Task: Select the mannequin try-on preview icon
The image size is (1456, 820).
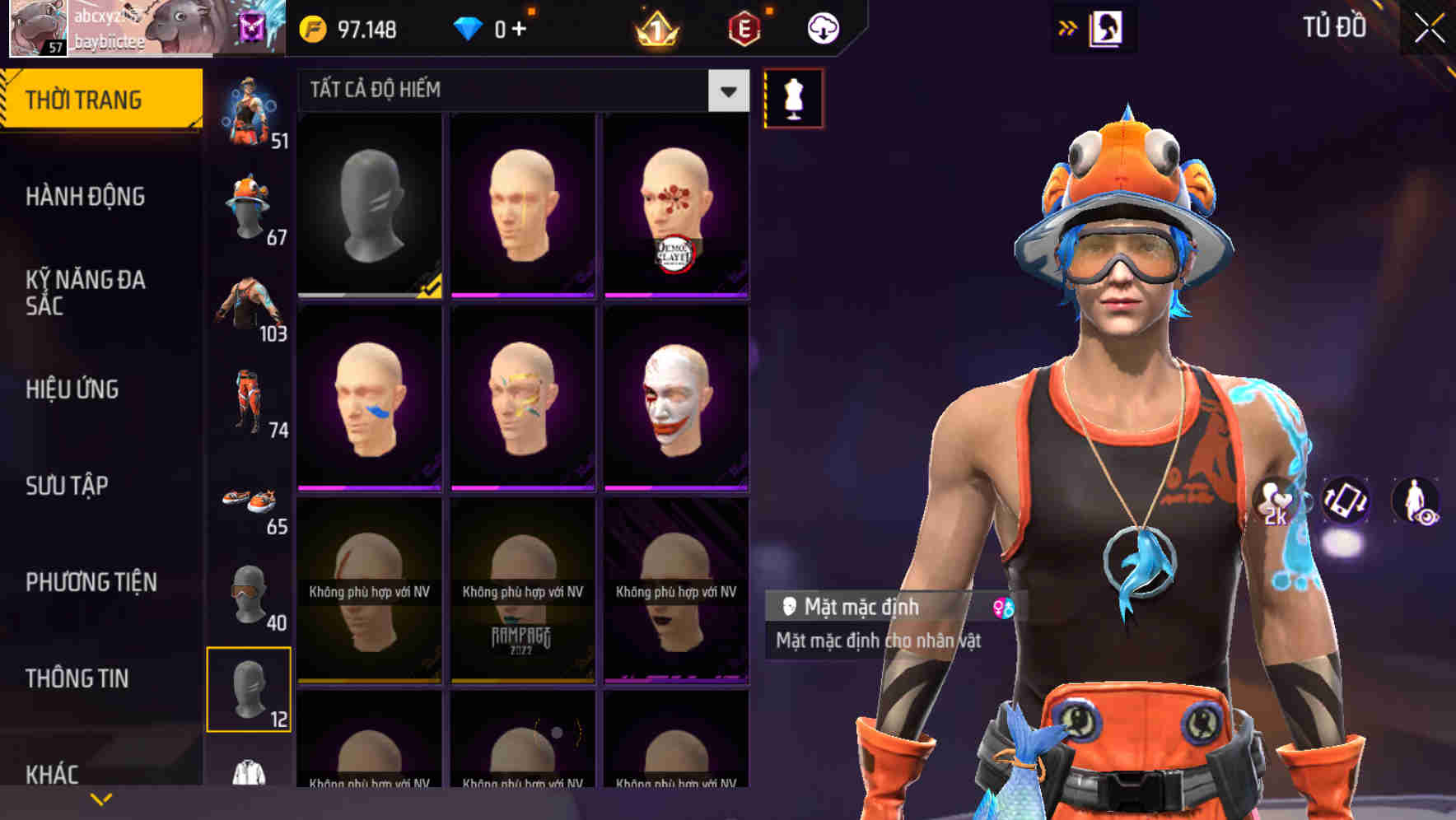Action: pos(792,96)
